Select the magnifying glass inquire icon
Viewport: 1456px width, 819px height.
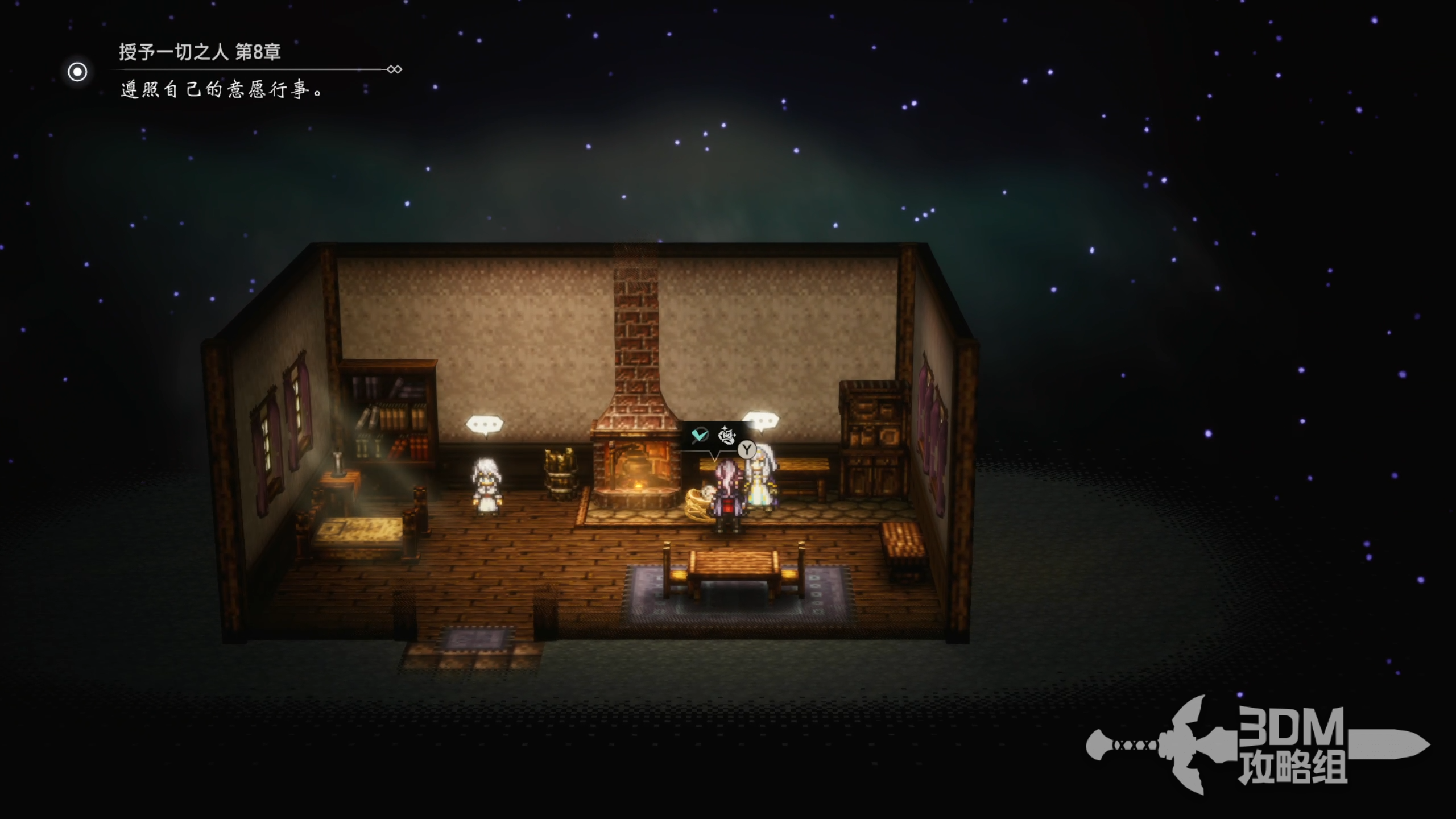(x=700, y=436)
